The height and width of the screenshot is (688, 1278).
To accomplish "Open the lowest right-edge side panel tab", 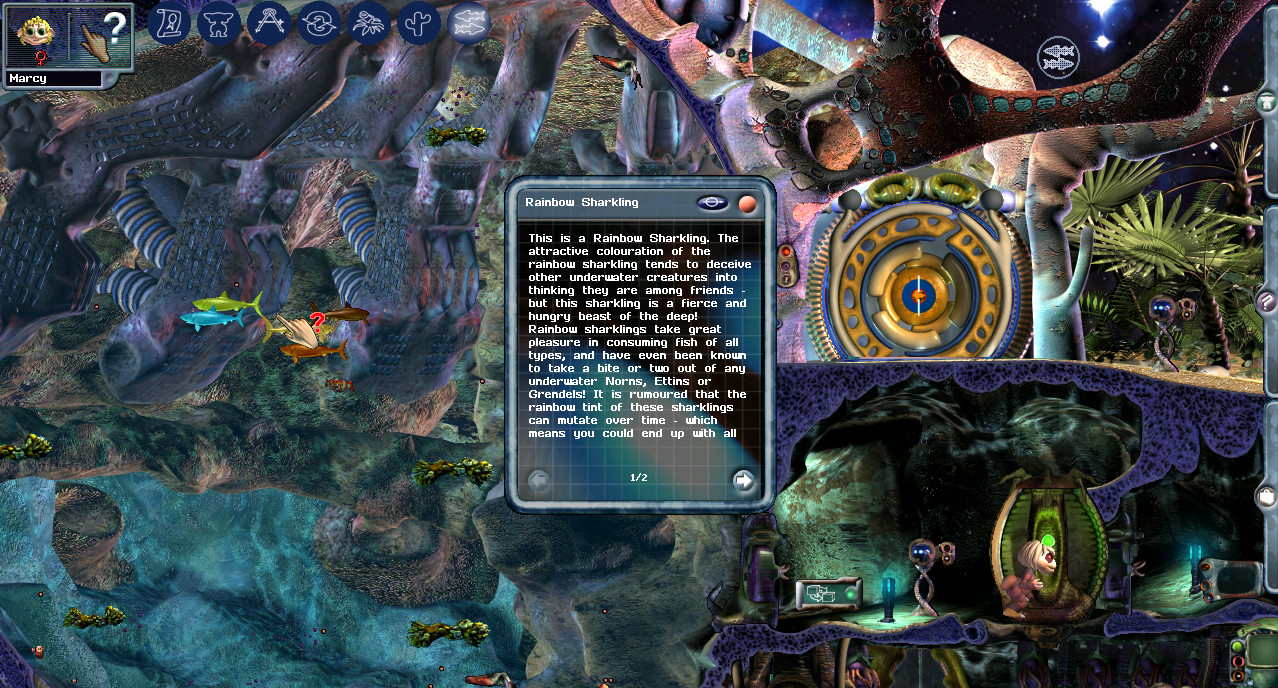I will (1268, 496).
